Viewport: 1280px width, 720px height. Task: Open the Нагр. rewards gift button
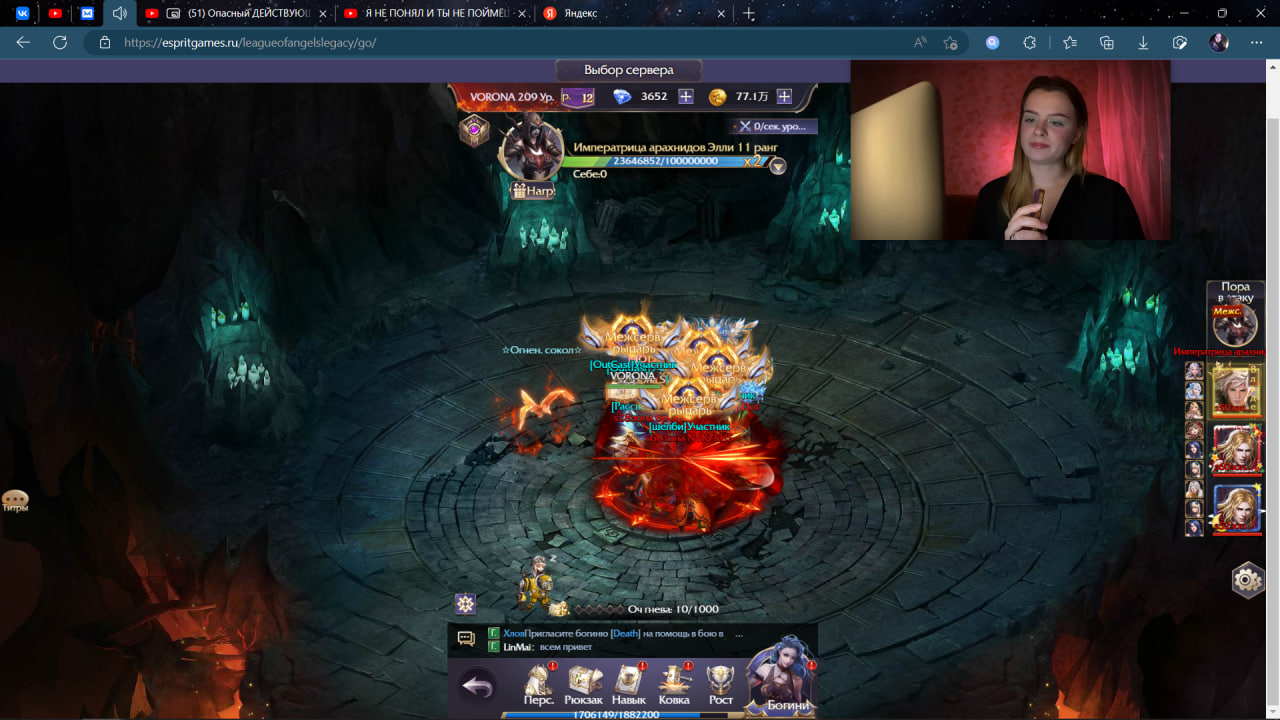click(x=533, y=190)
